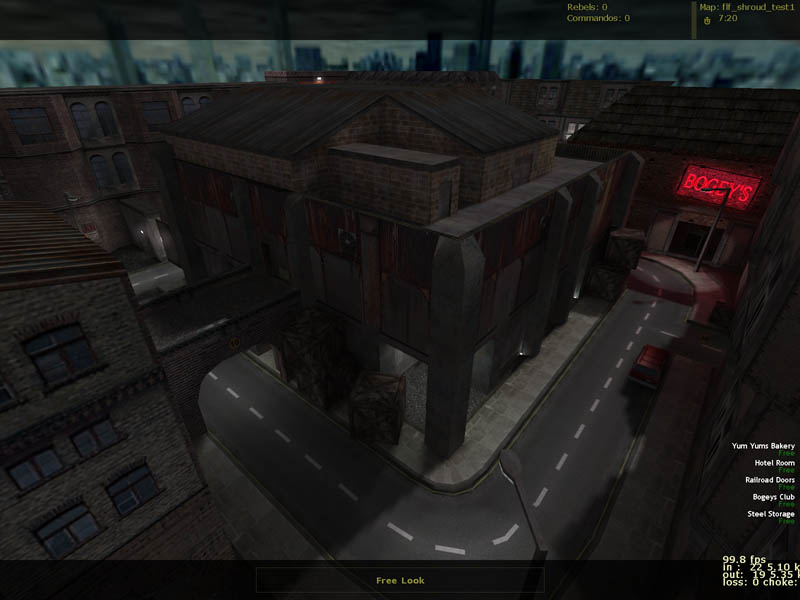Select the Yum Yums Bakery objective
Viewport: 800px width, 600px height.
[x=763, y=446]
